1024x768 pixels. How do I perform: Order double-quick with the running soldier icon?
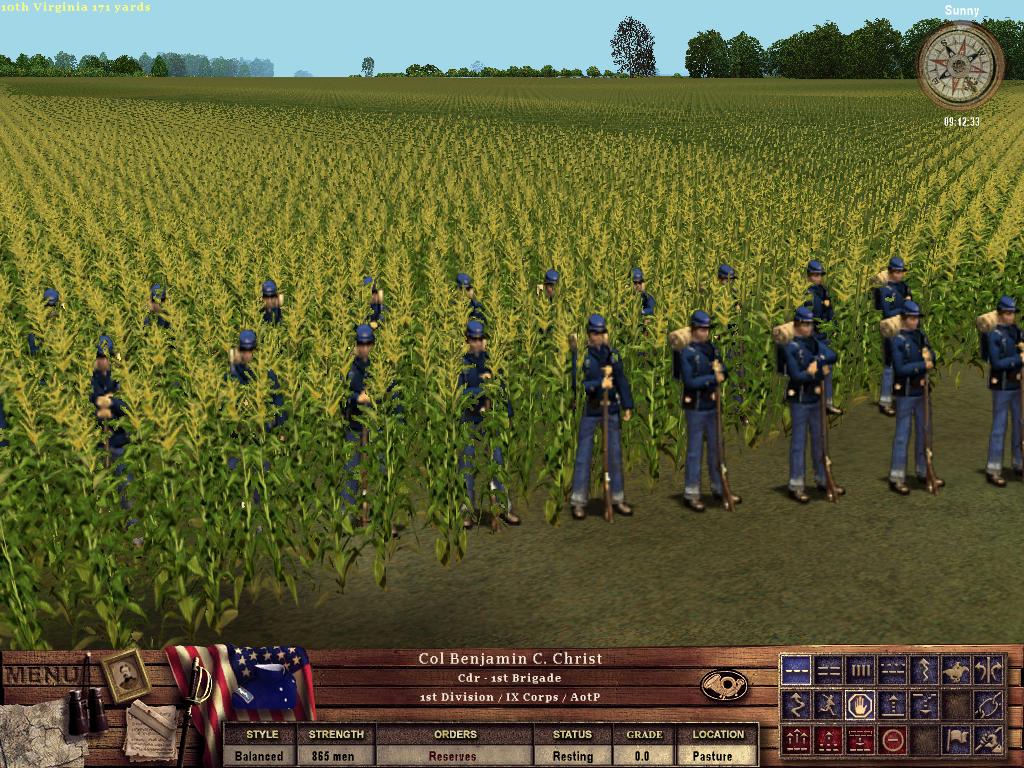829,705
